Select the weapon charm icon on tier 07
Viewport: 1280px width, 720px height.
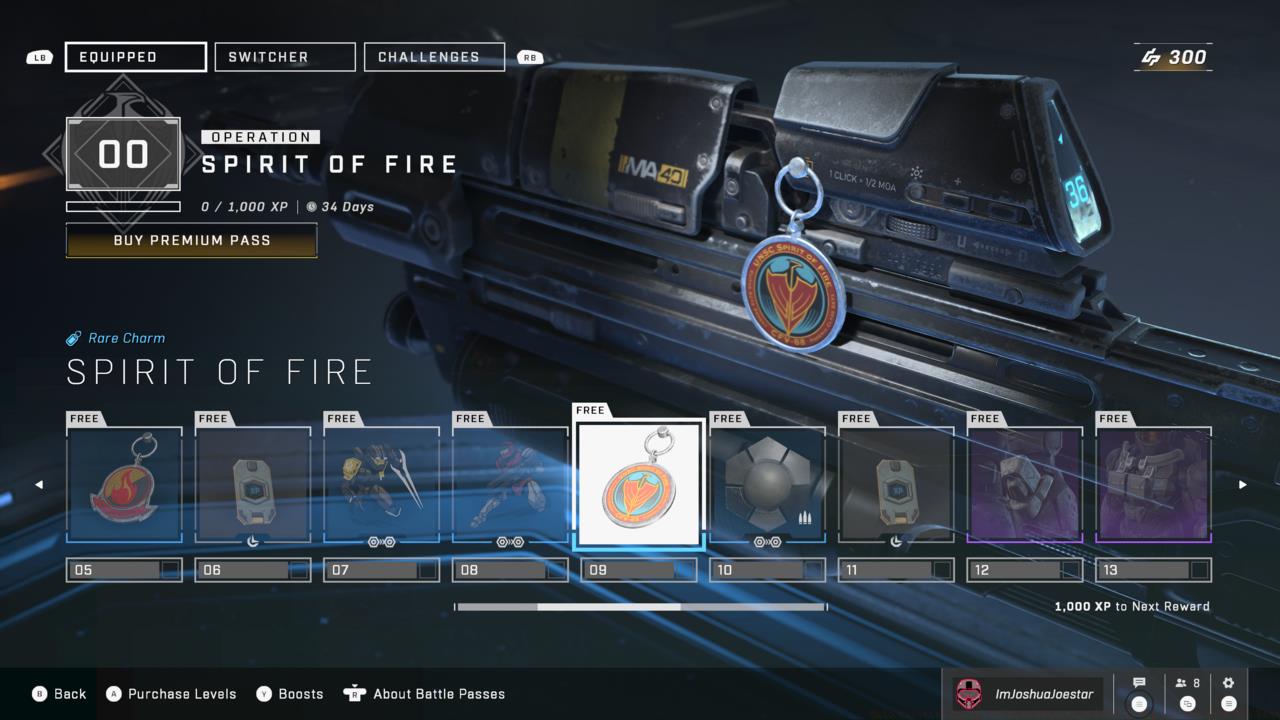pyautogui.click(x=381, y=541)
